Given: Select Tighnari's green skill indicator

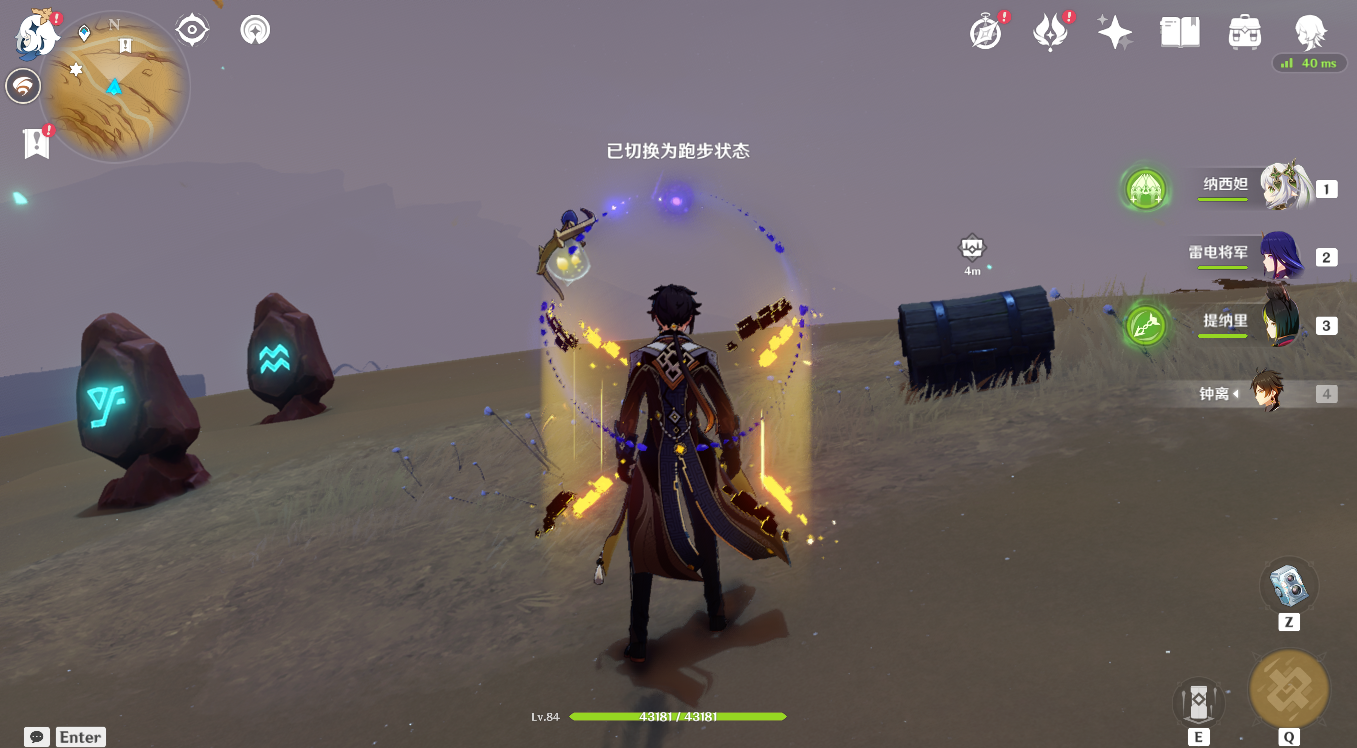Looking at the screenshot, I should [x=1144, y=324].
